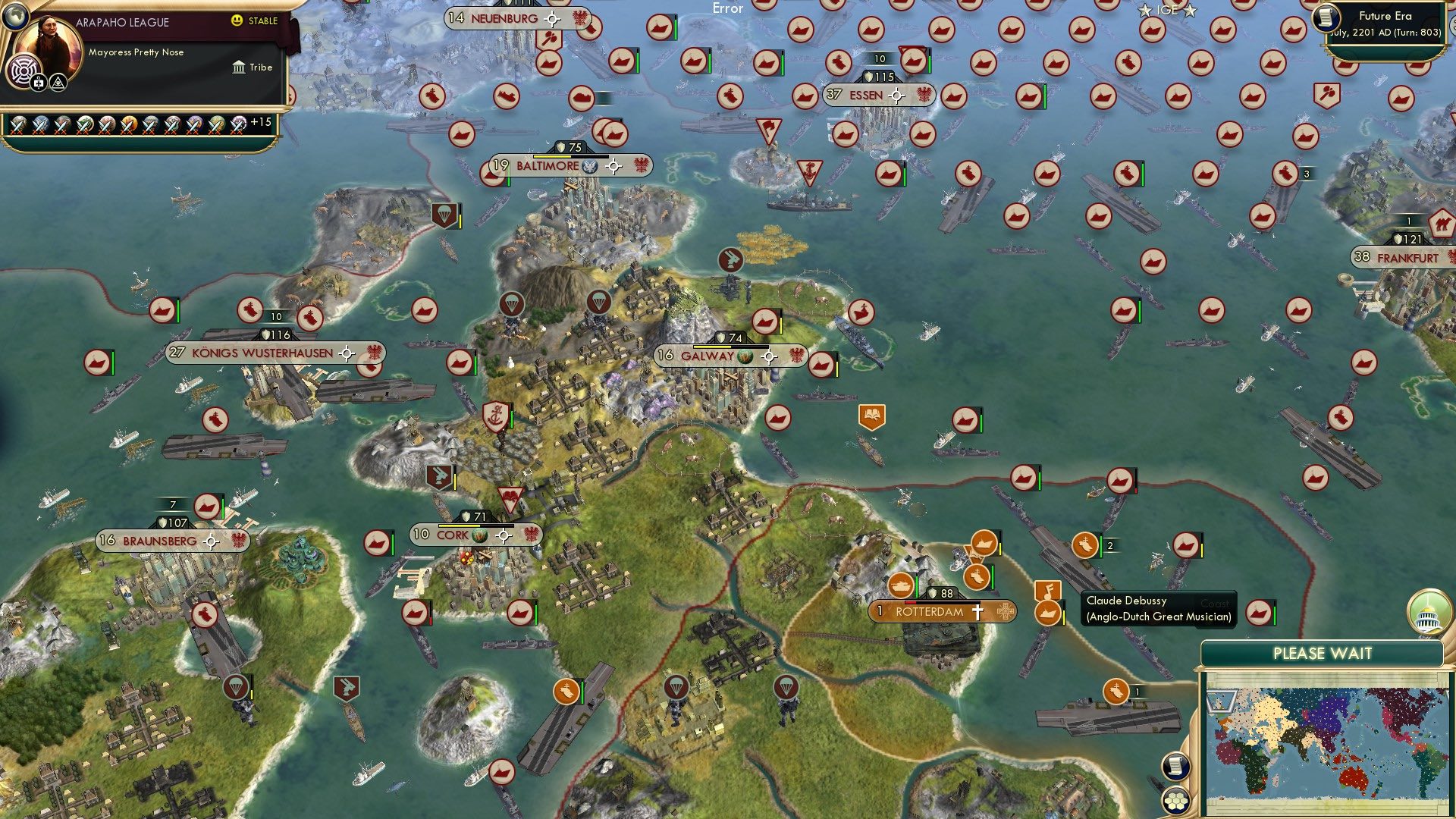Open the Baltimore city screen
The image size is (1456, 819).
coord(548,165)
